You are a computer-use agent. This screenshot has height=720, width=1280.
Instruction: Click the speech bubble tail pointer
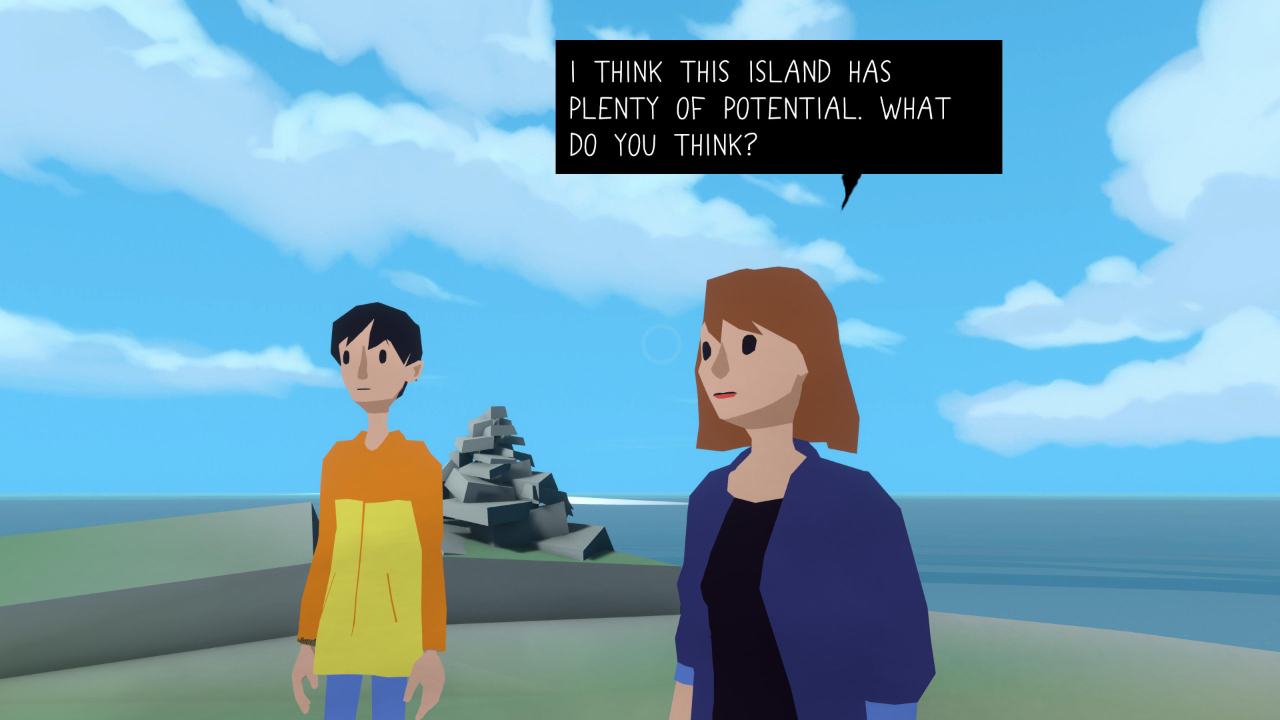tap(848, 190)
